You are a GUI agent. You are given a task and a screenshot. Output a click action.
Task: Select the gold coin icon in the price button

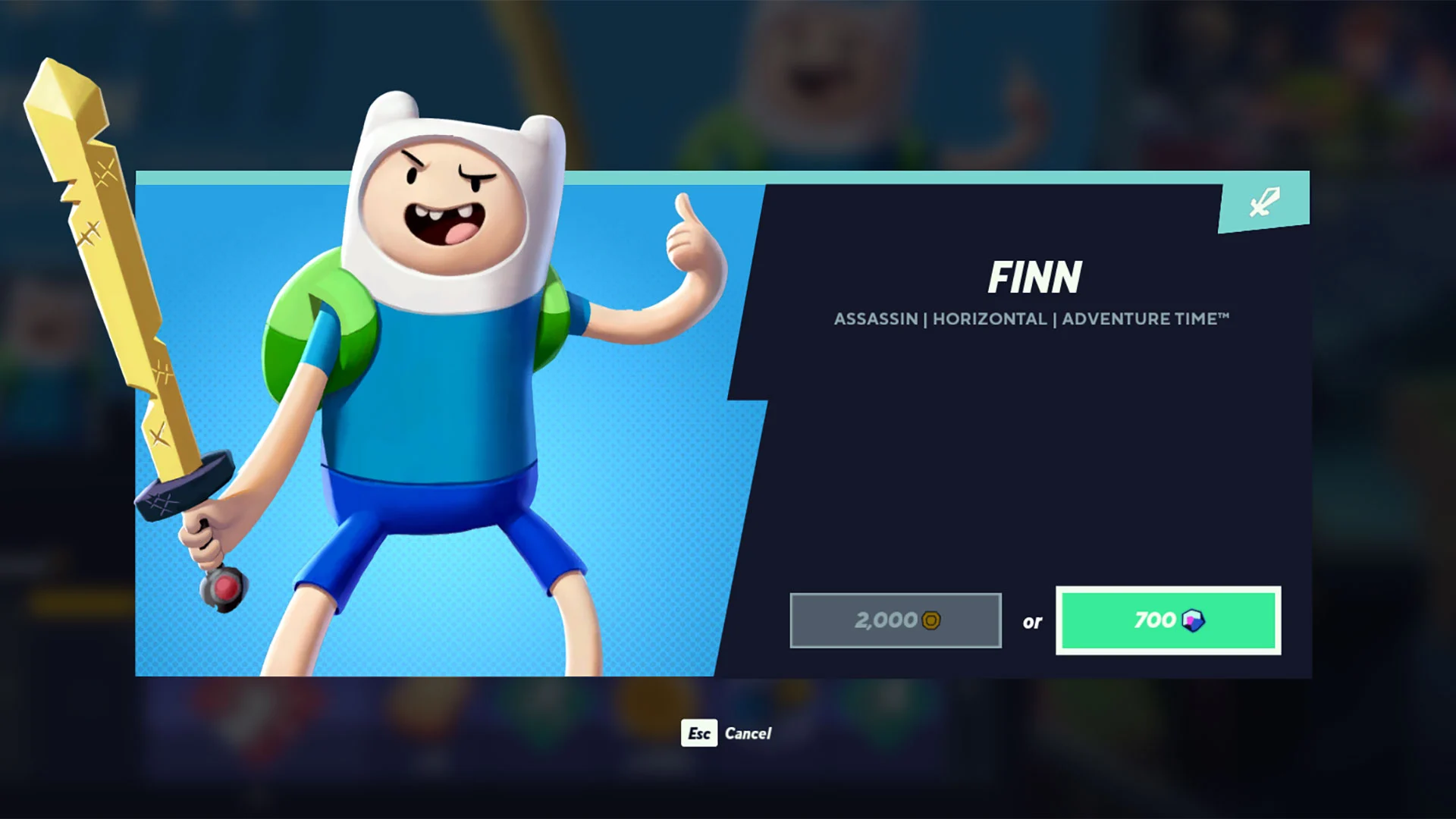931,620
